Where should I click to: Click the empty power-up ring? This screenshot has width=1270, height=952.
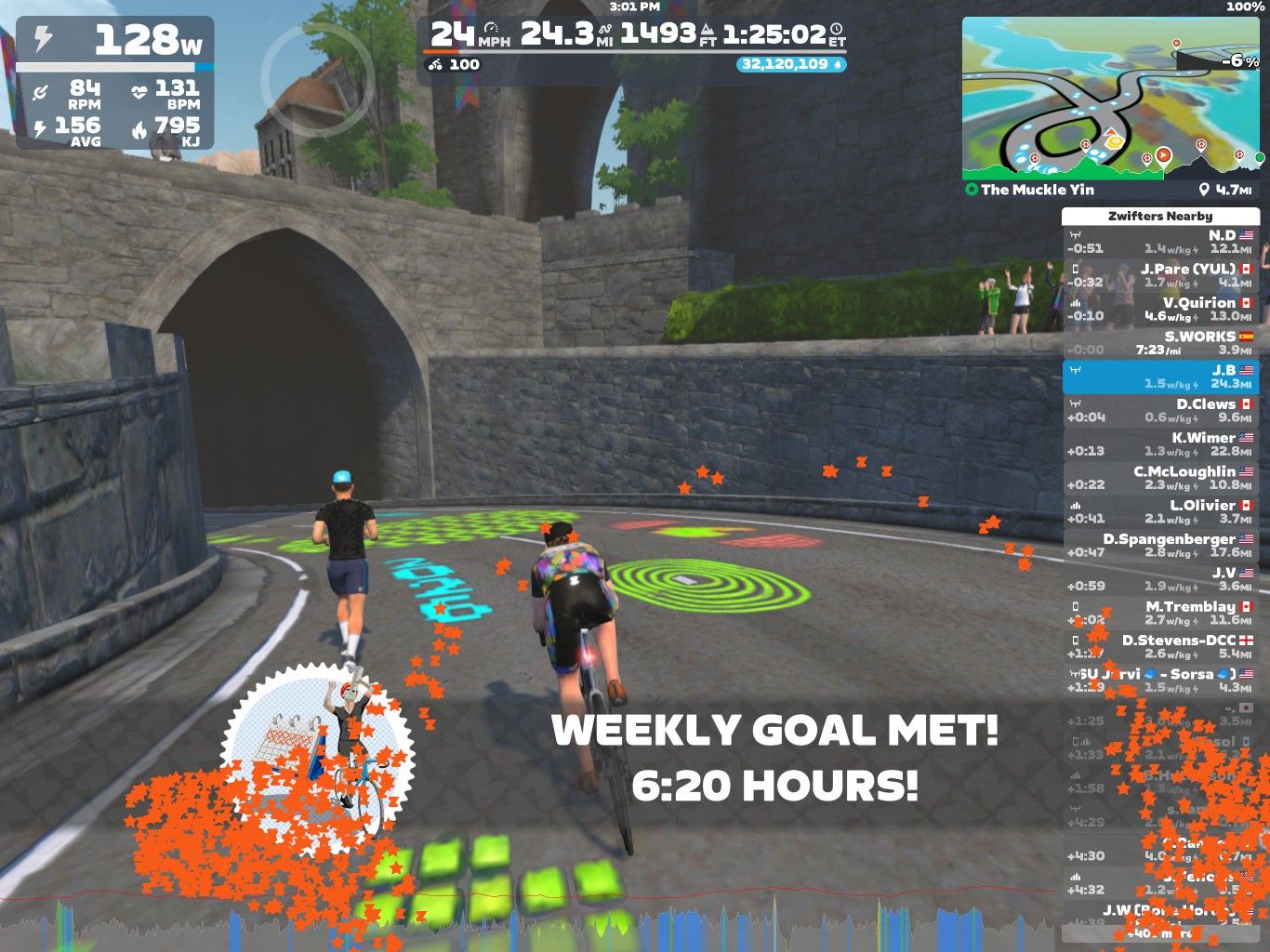317,74
